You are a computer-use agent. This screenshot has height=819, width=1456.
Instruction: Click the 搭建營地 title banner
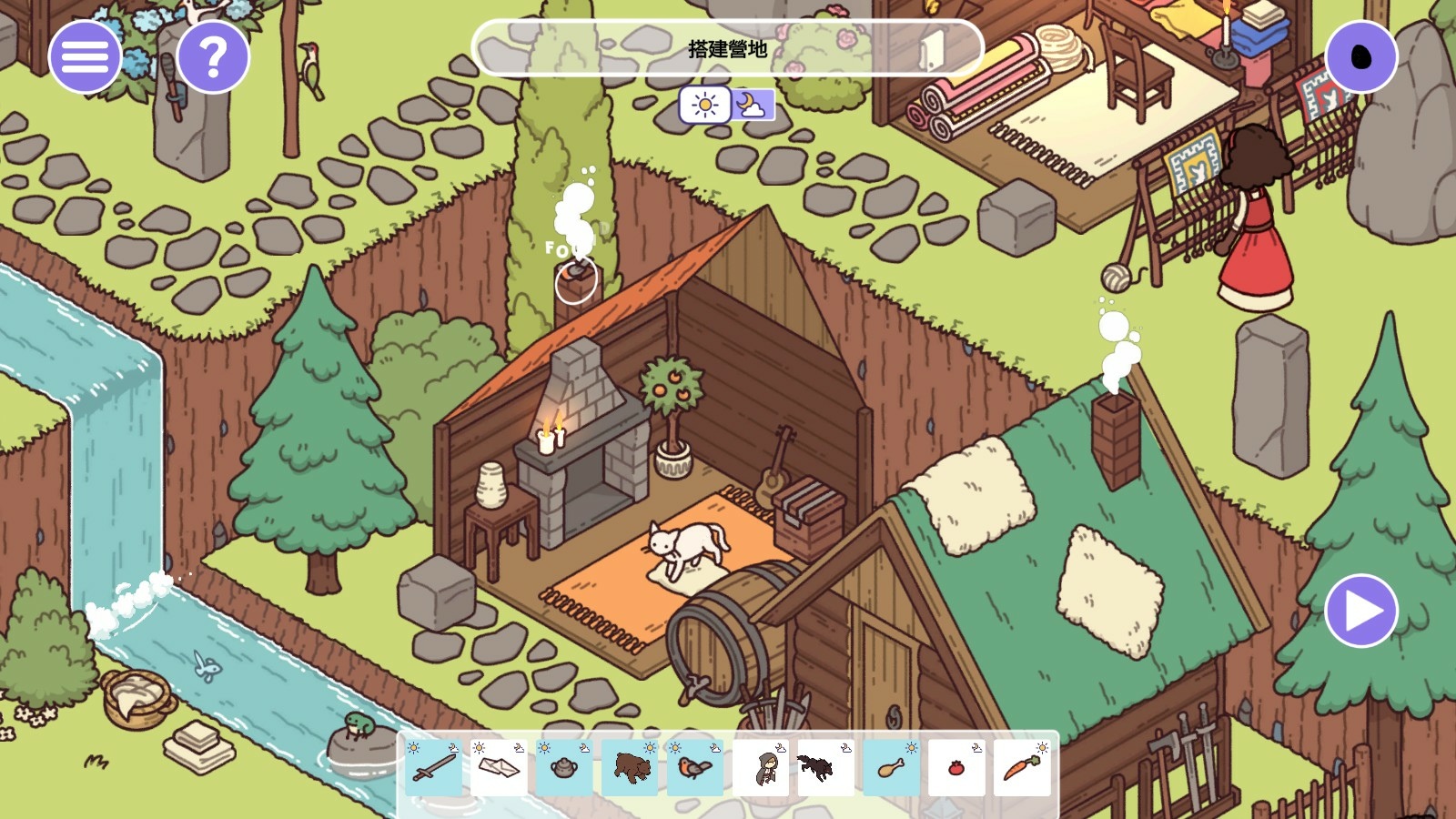727,48
